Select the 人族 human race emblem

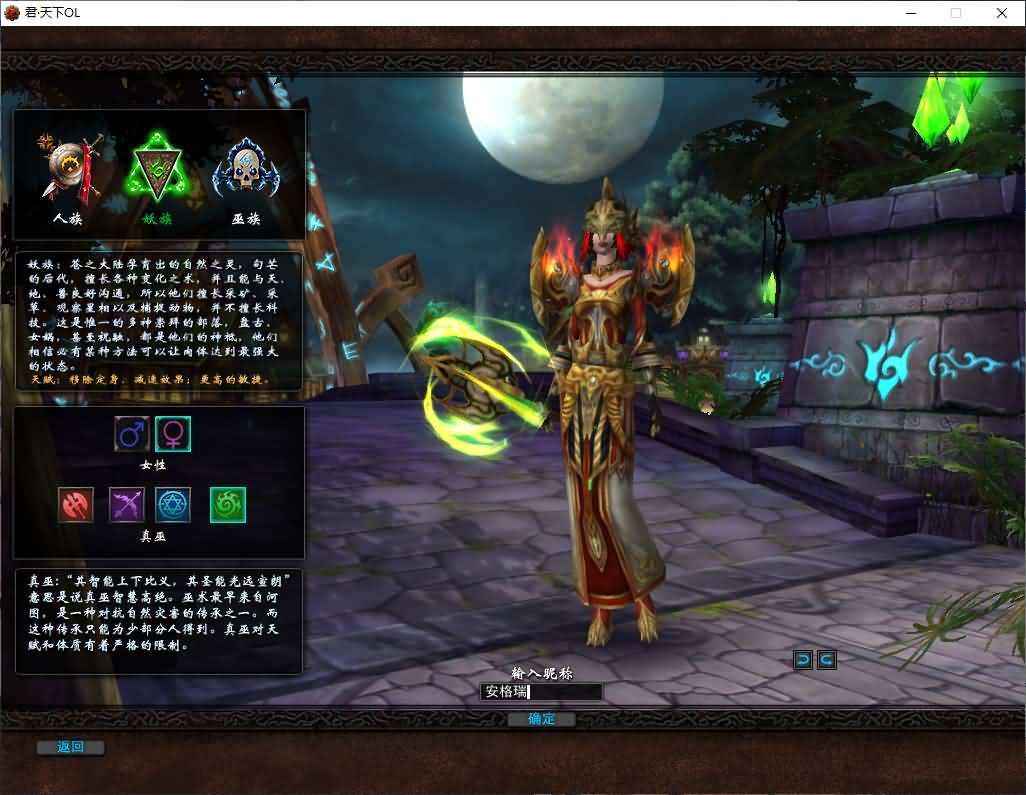(68, 170)
